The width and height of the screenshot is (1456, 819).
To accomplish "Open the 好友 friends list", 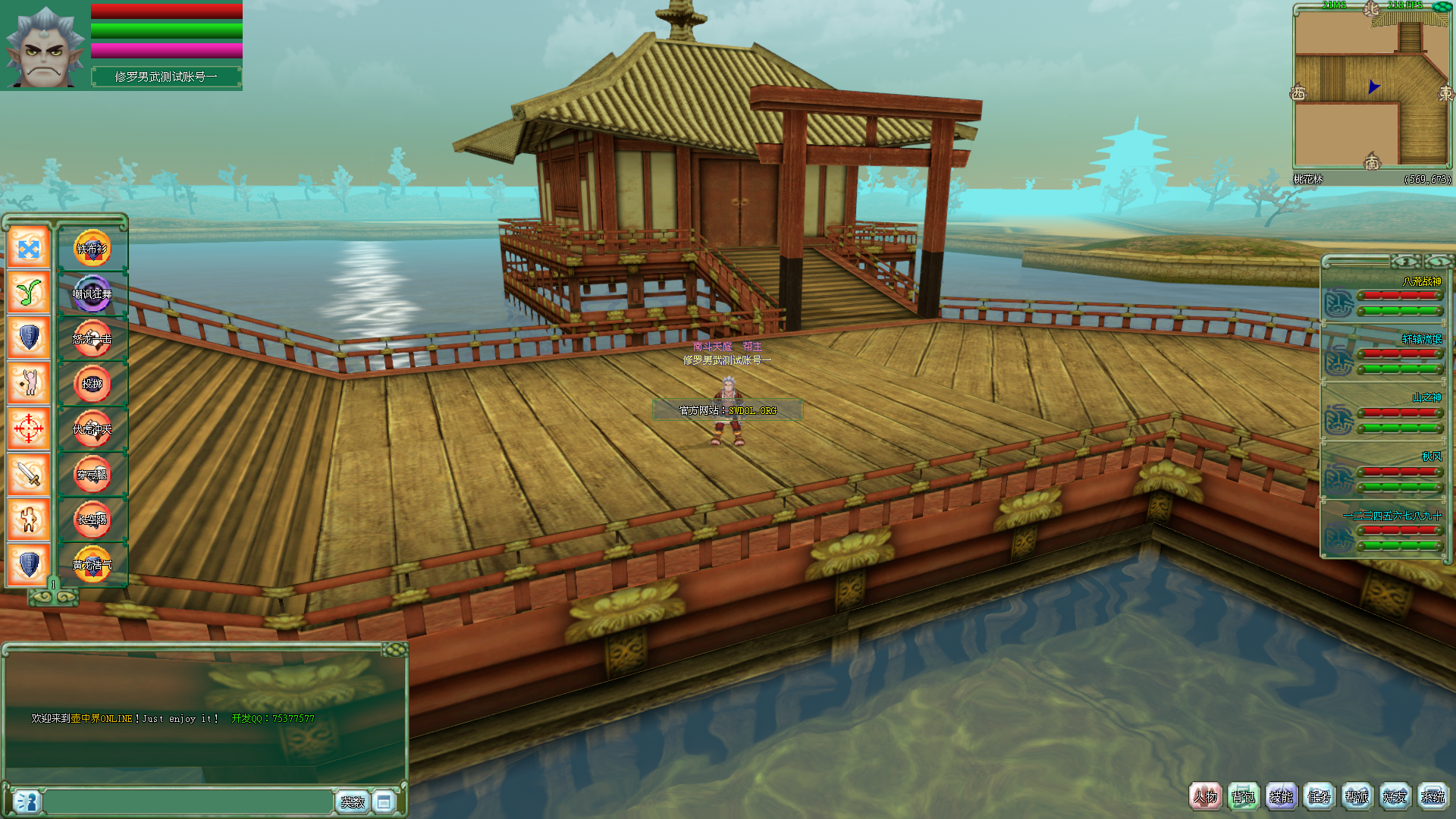I will [x=1395, y=797].
